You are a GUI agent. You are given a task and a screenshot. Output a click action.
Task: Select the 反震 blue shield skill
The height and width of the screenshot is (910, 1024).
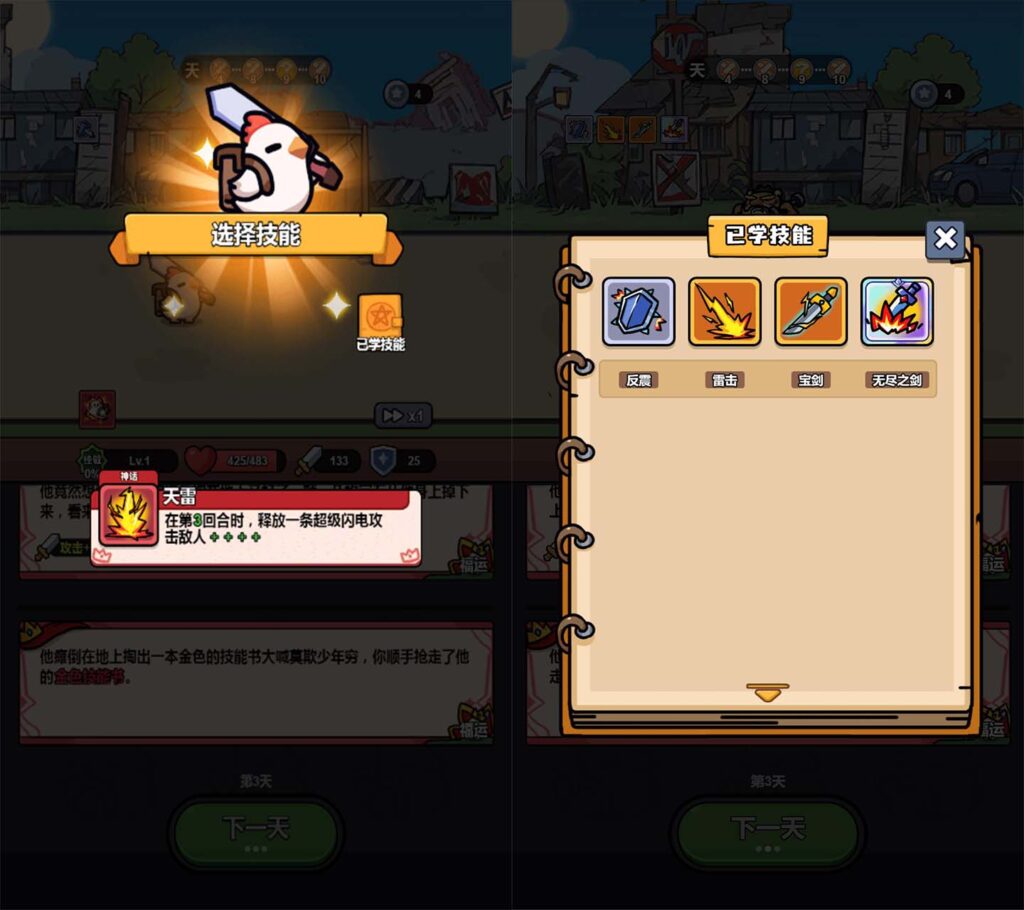639,312
